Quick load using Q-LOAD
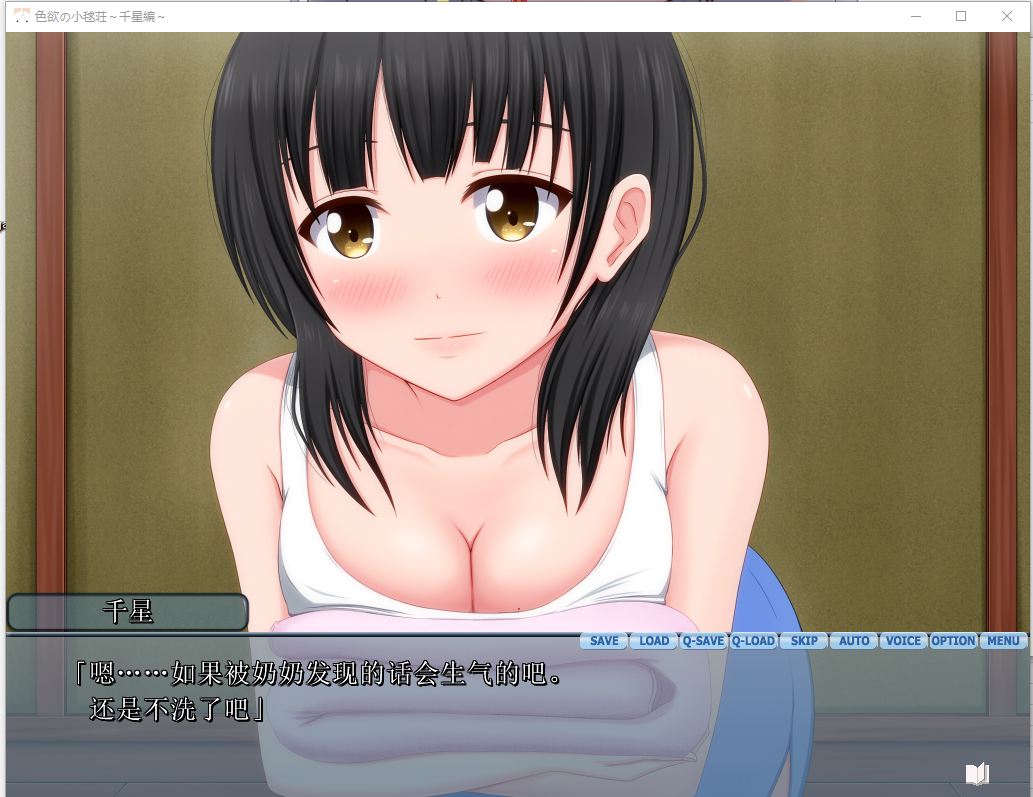The height and width of the screenshot is (797, 1033). 753,641
